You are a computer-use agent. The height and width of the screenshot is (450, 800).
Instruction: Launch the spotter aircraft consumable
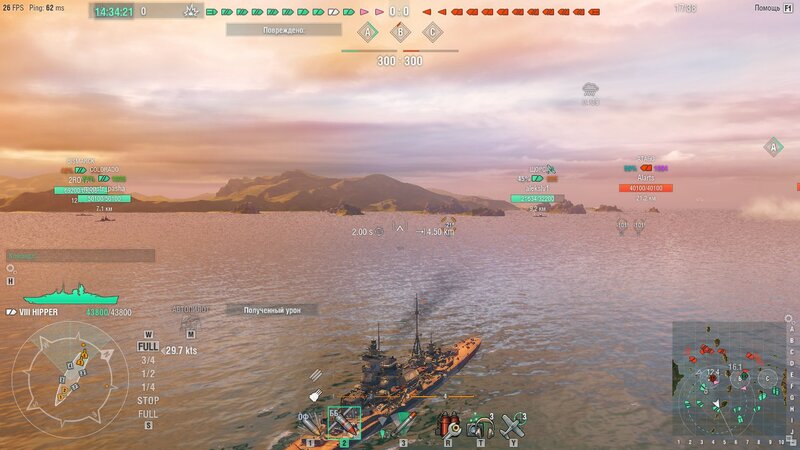point(513,424)
